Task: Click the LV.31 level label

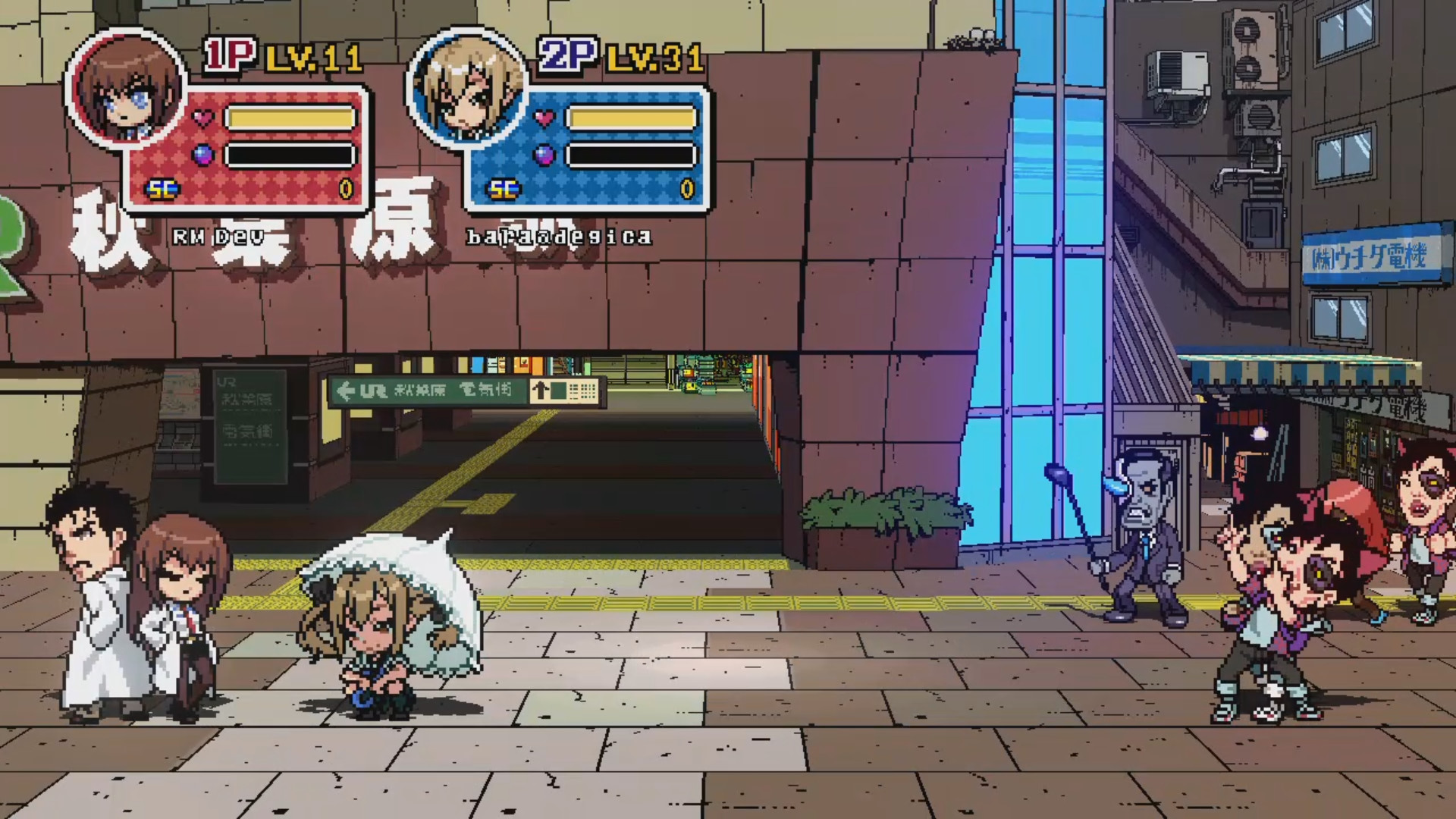Action: click(x=654, y=57)
